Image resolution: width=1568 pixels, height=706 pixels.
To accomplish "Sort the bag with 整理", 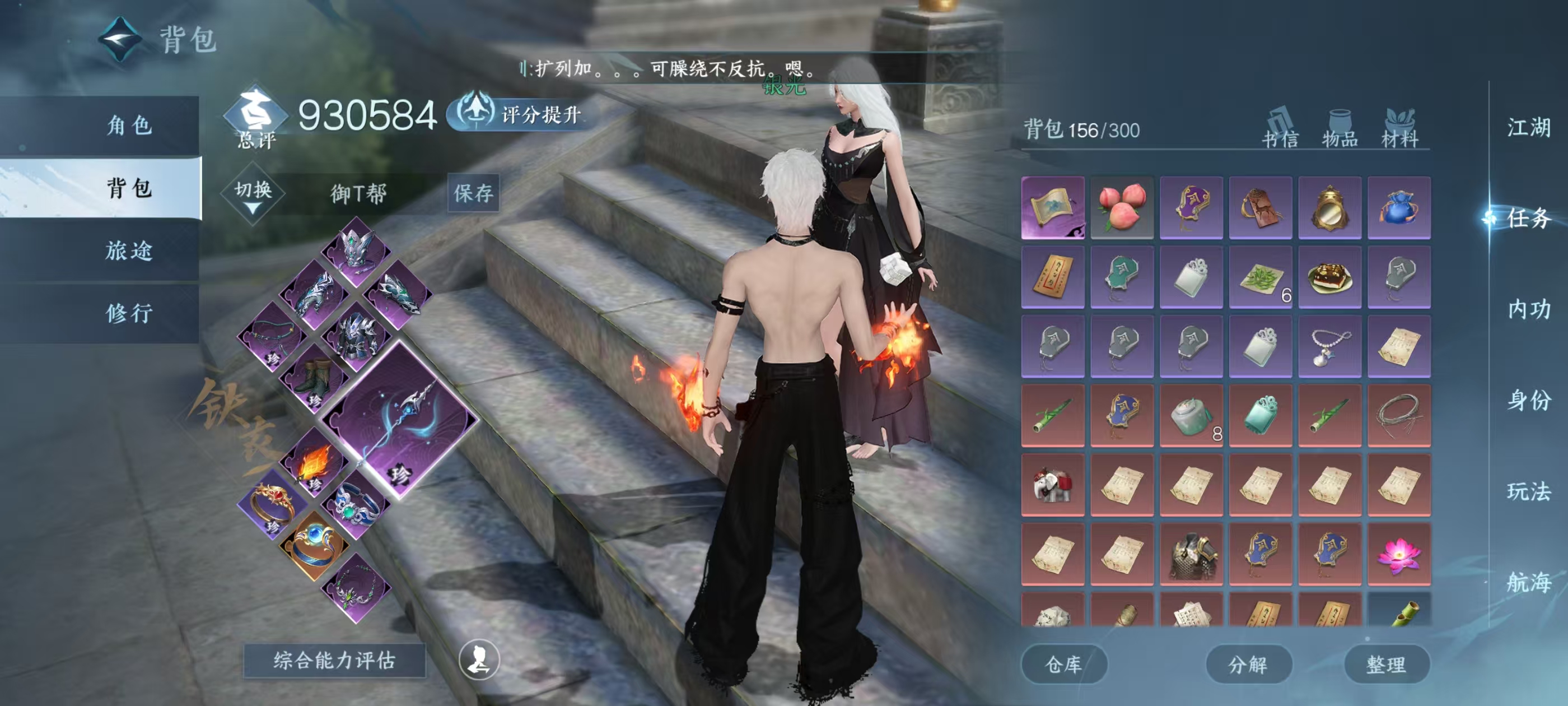I will (x=1386, y=664).
